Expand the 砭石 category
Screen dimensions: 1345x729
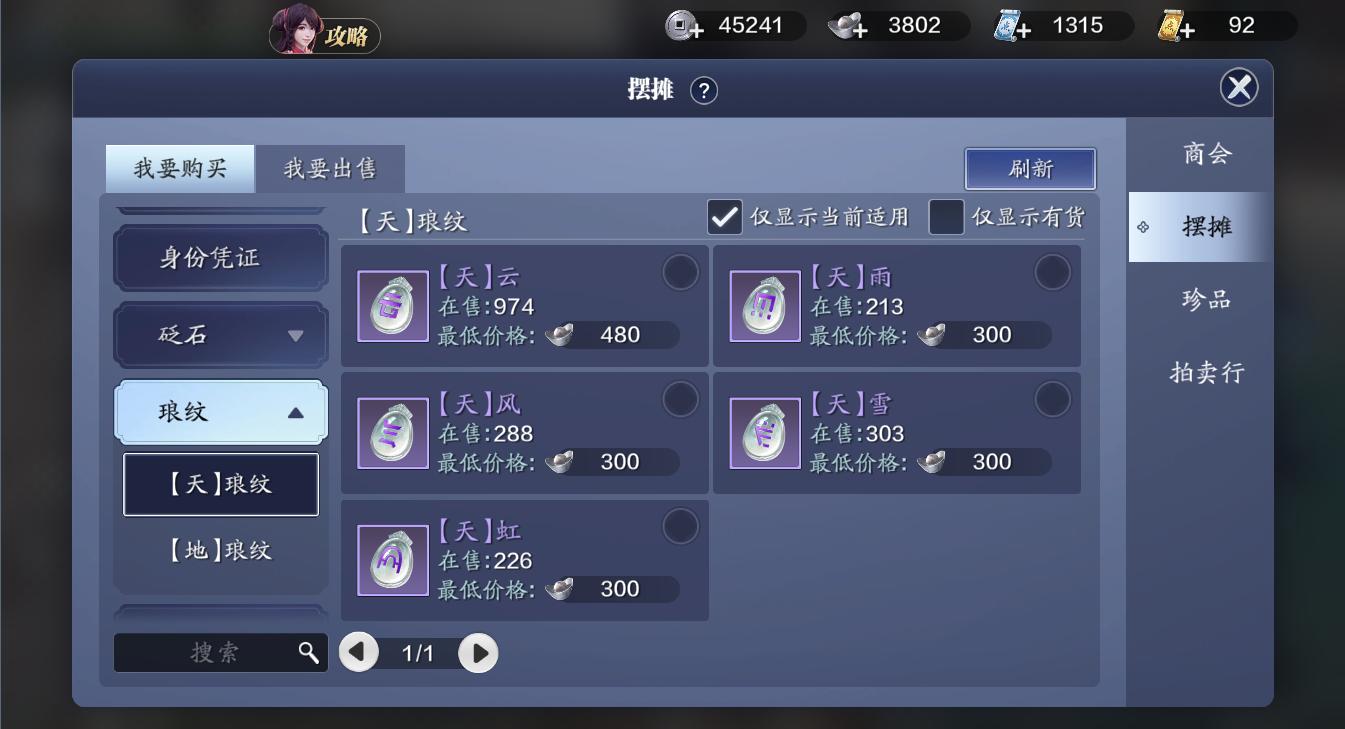(220, 335)
